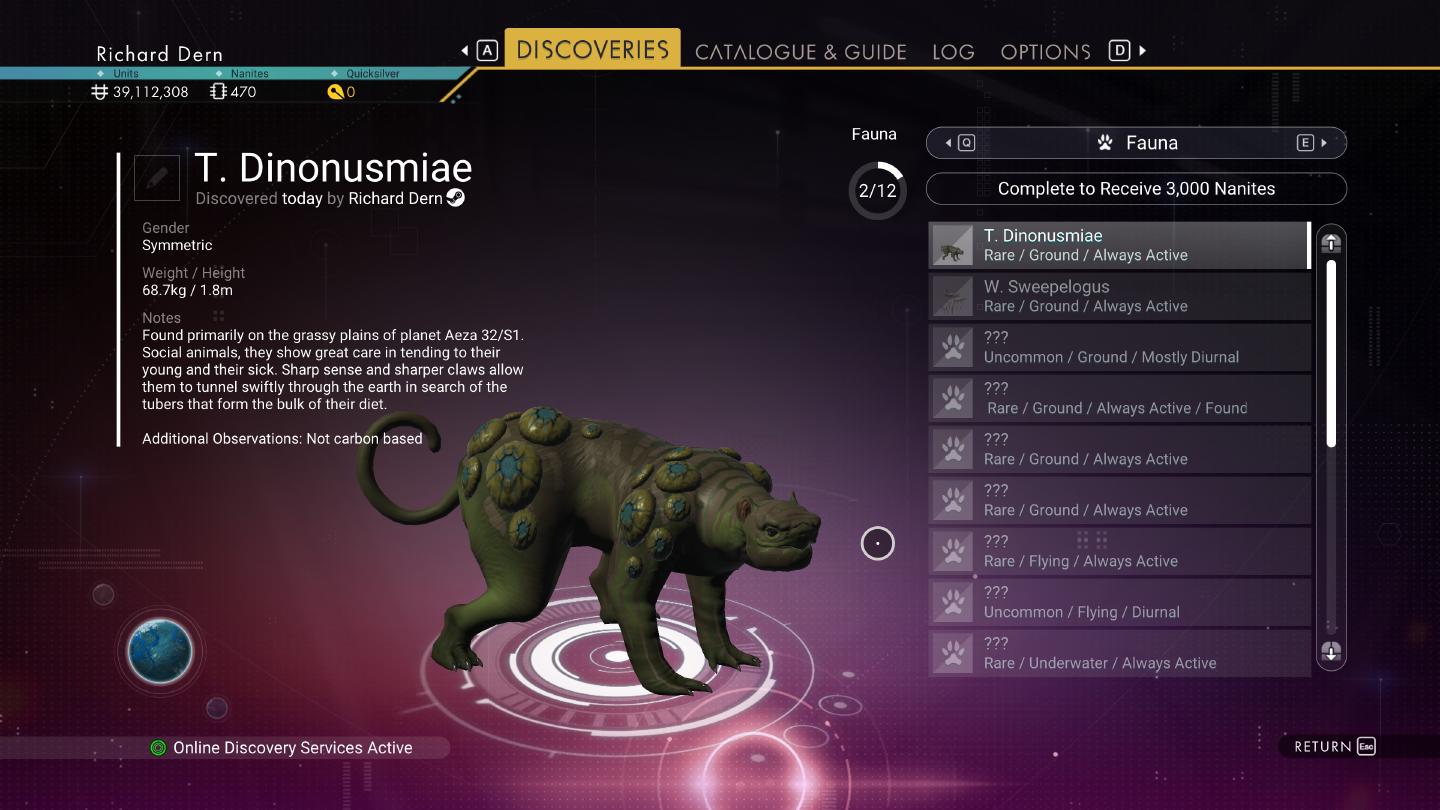Image resolution: width=1440 pixels, height=810 pixels.
Task: Click the paw icon on the Uncommon Flying Diurnal entry
Action: (x=951, y=601)
